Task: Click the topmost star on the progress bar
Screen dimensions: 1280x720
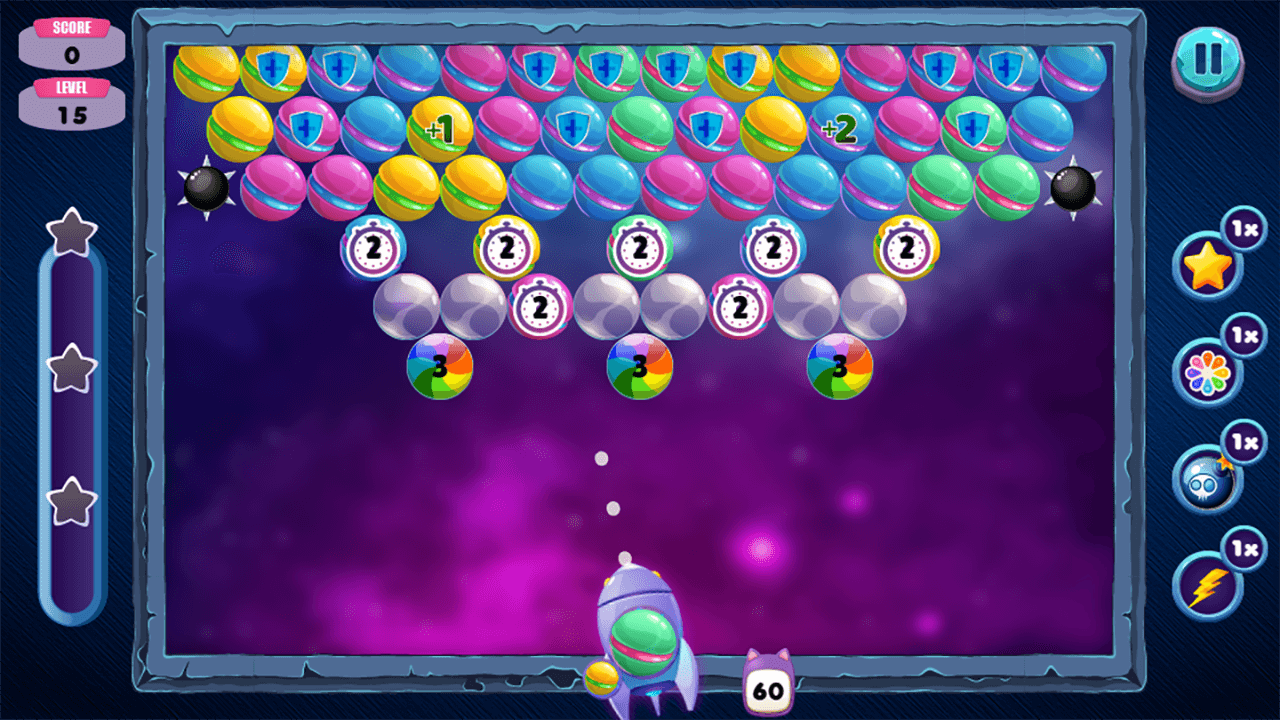Action: click(x=71, y=232)
